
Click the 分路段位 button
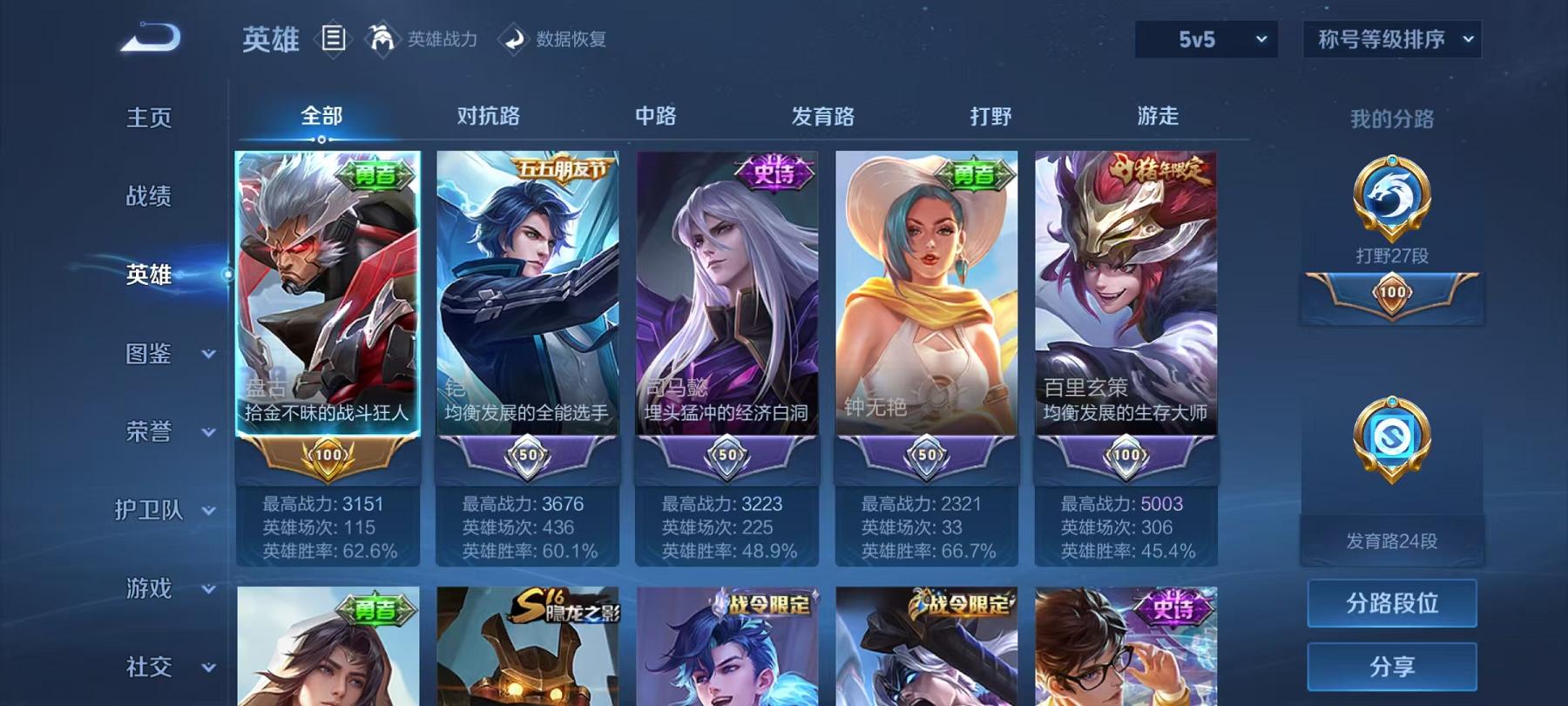[x=1391, y=603]
